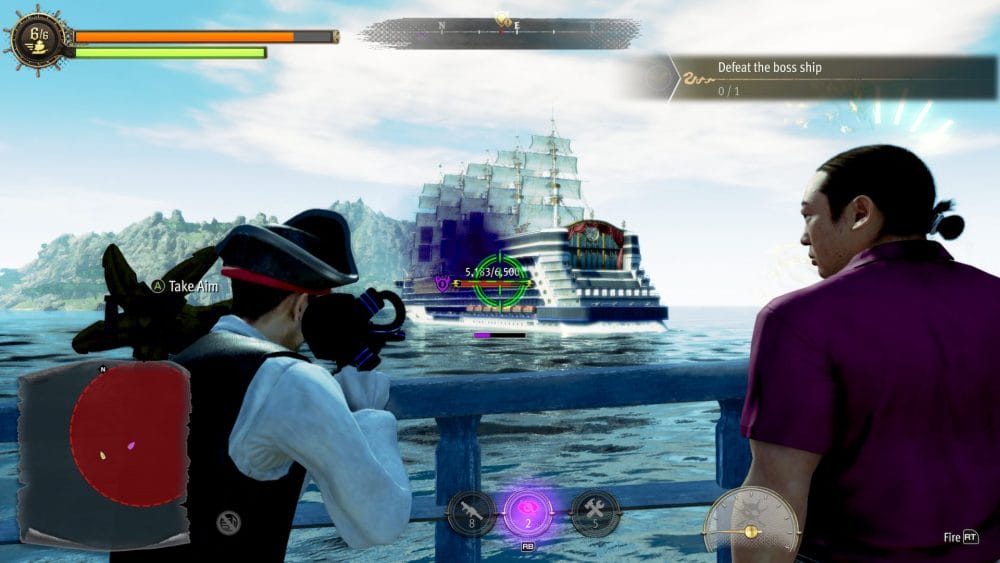1000x563 pixels.
Task: Select the rocket launcher weapon slot
Action: click(472, 514)
